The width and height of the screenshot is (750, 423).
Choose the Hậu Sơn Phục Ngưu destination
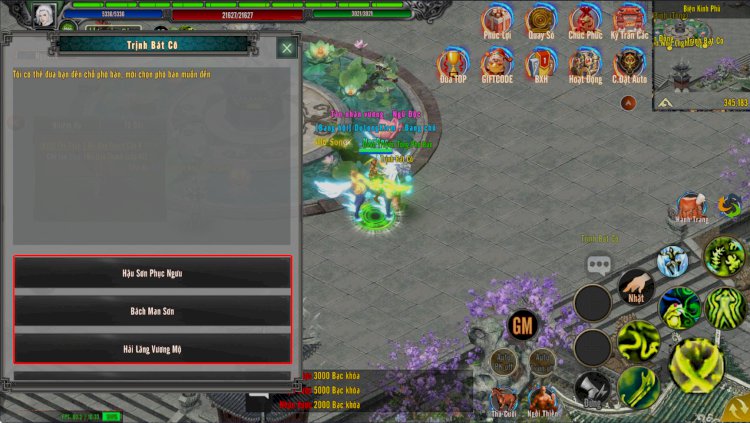click(x=152, y=272)
